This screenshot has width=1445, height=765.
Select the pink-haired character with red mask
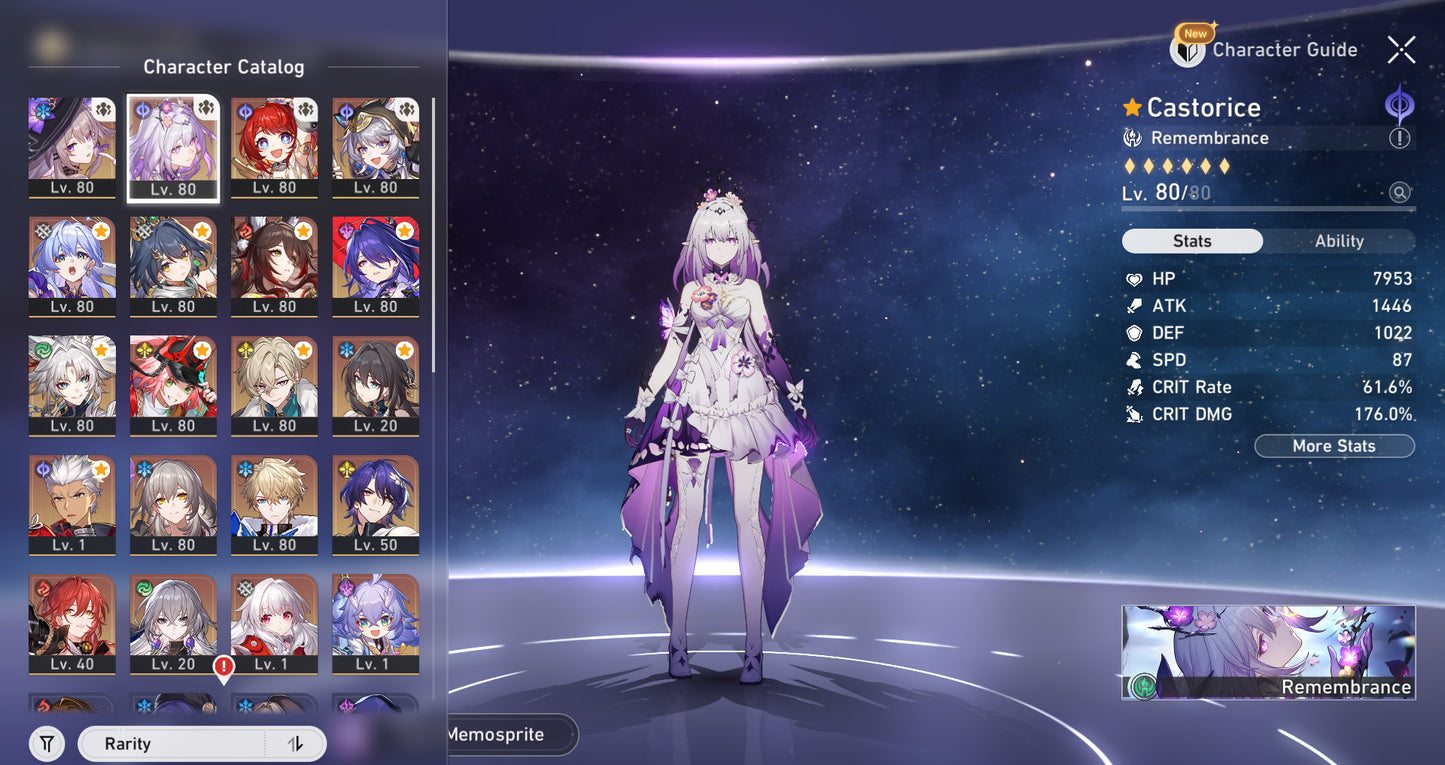[x=173, y=385]
